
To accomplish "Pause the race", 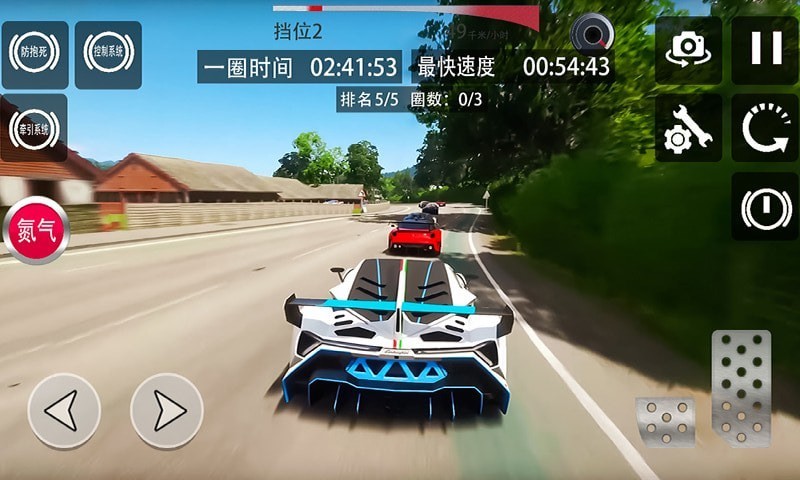I will pos(765,49).
